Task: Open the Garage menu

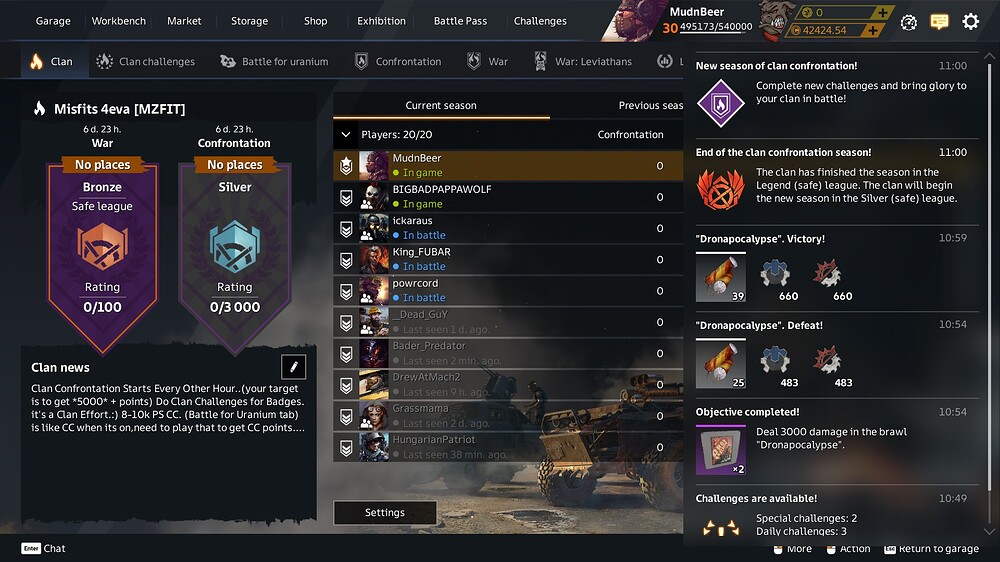Action: click(53, 21)
